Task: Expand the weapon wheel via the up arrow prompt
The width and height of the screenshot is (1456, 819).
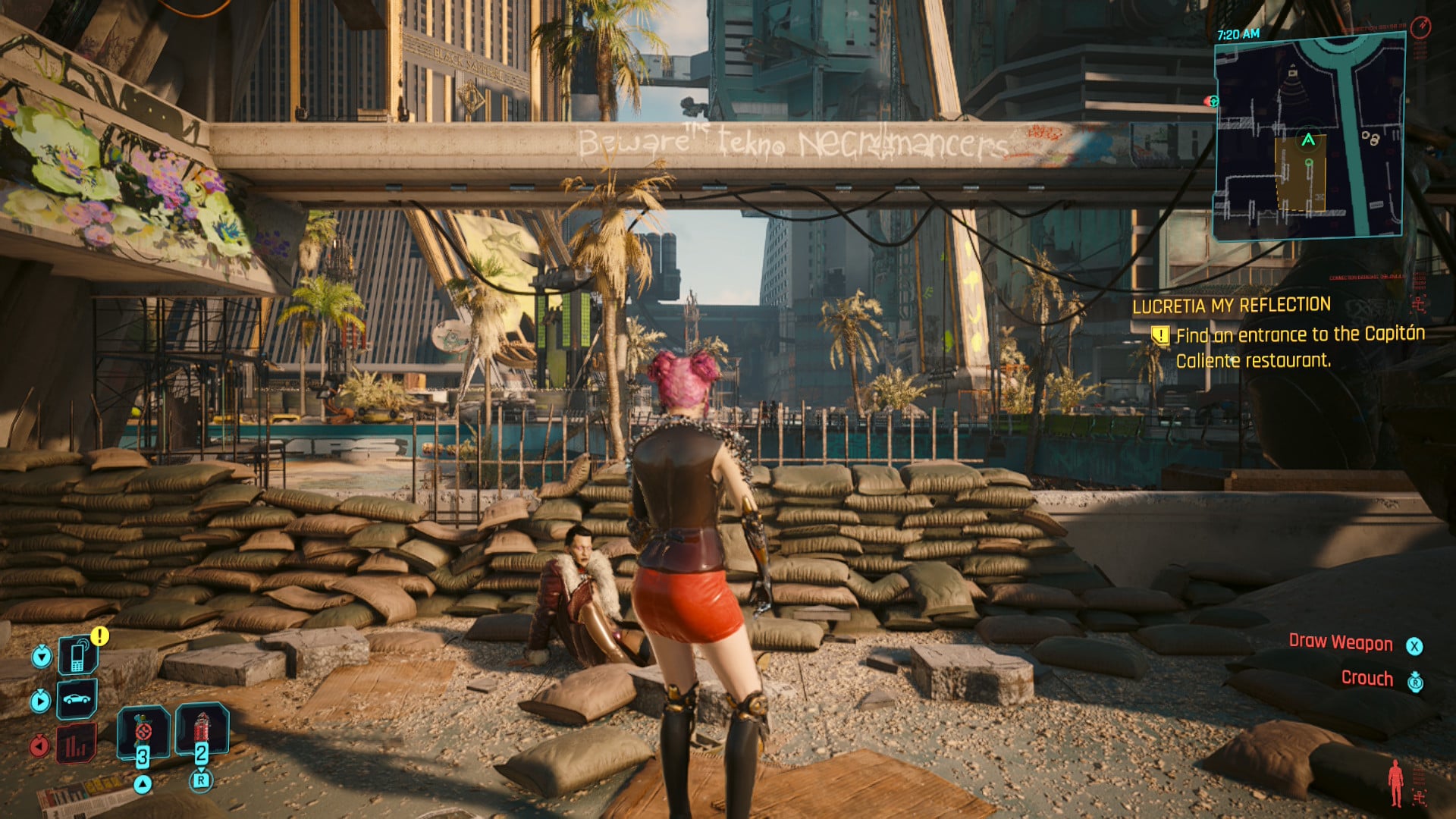Action: [143, 784]
